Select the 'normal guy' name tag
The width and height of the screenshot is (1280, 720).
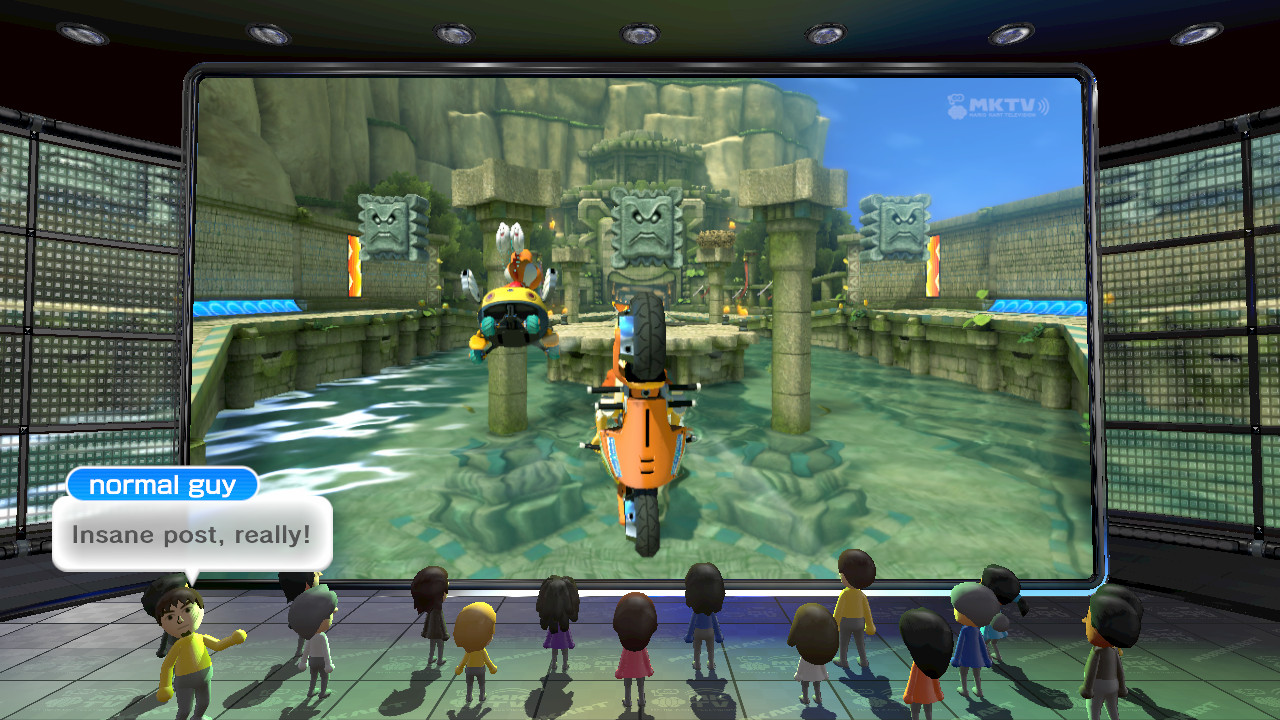(162, 485)
